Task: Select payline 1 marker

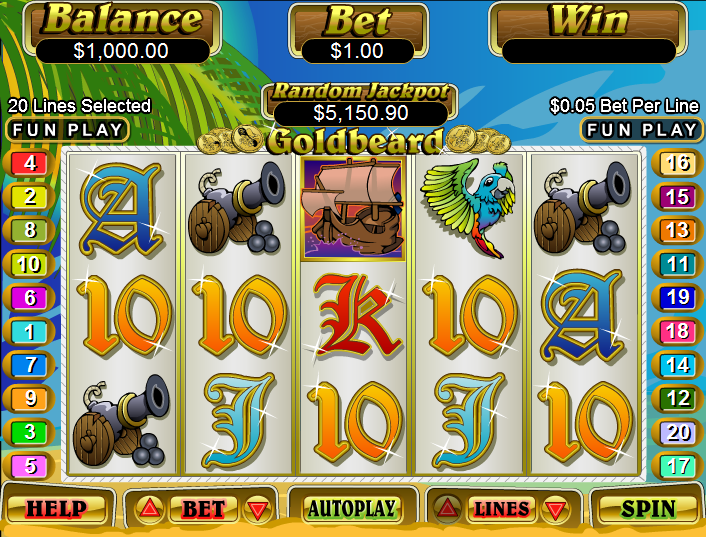Action: point(30,332)
